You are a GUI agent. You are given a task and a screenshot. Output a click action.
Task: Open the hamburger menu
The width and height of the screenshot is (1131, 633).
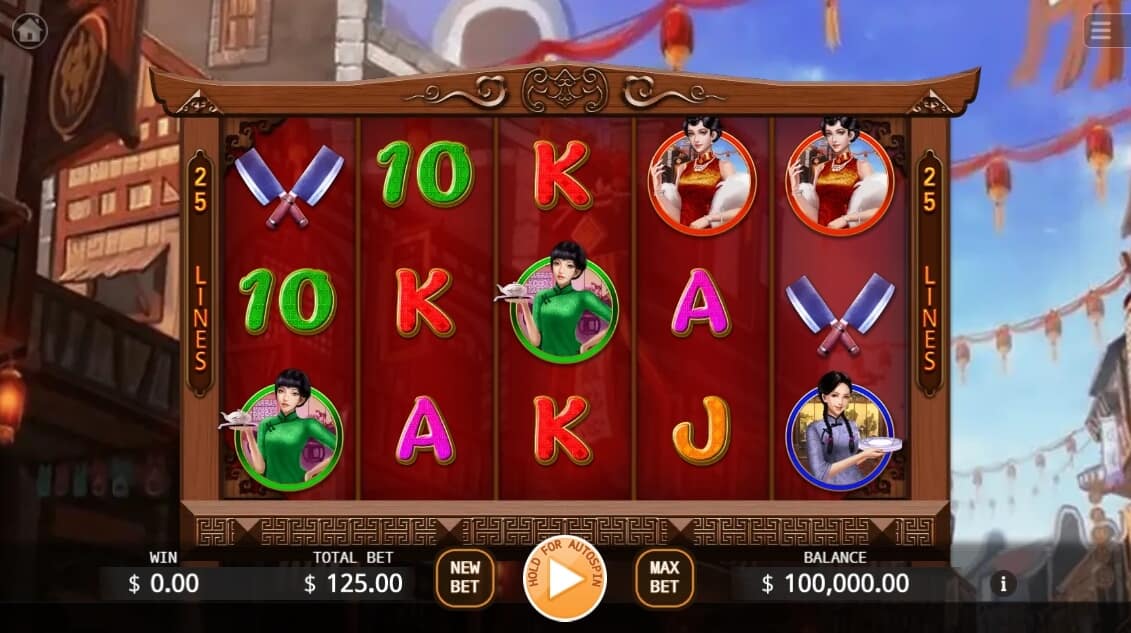click(1101, 31)
